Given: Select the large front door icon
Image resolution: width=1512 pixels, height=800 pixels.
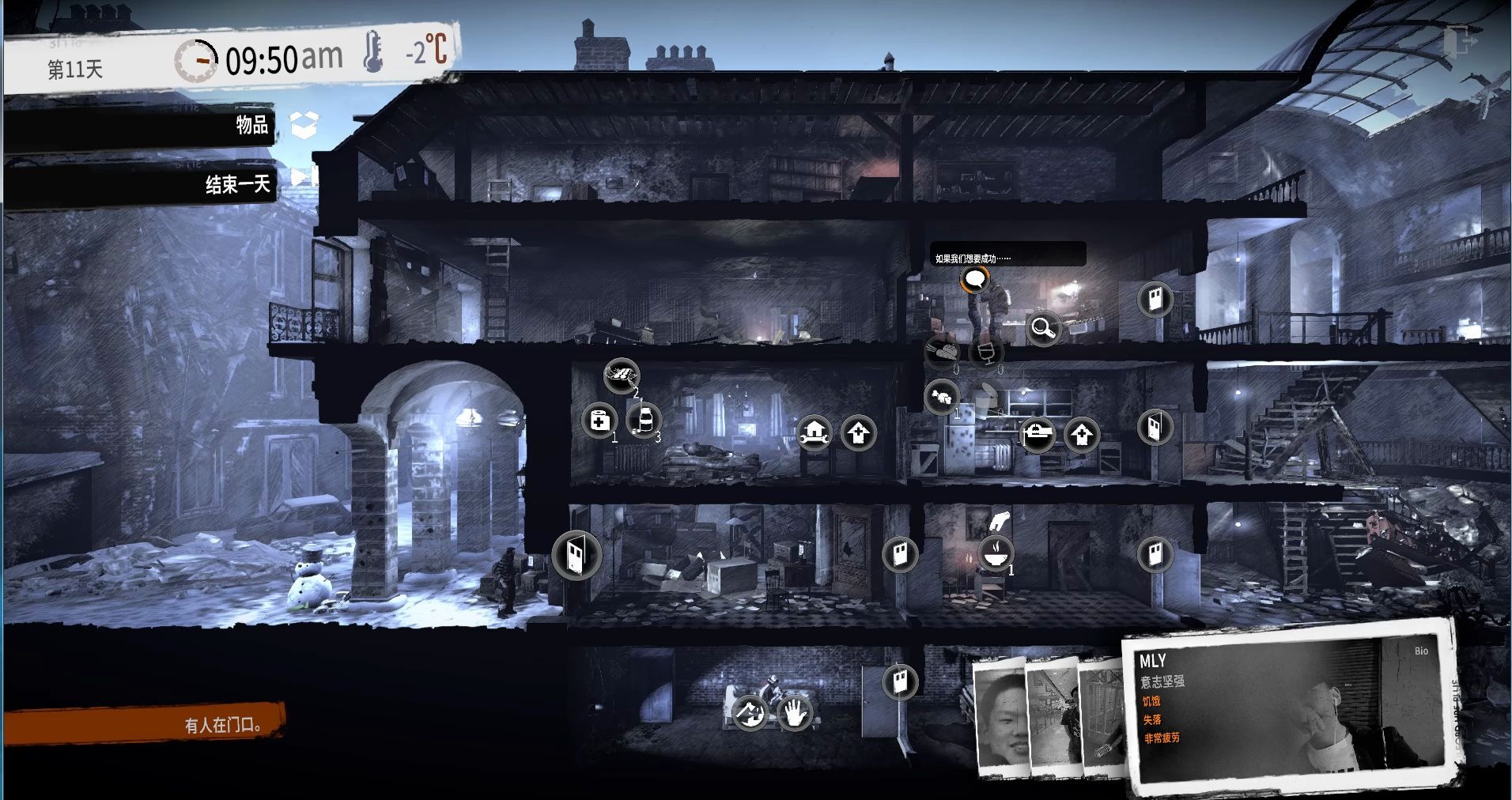Looking at the screenshot, I should coord(576,555).
